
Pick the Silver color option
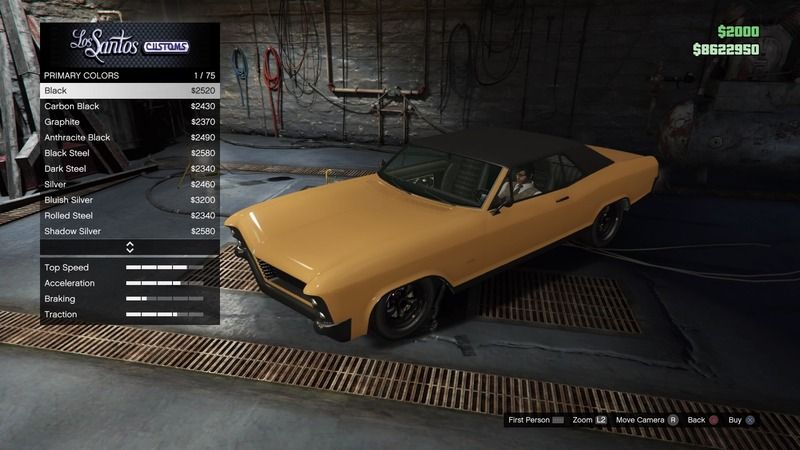point(129,184)
